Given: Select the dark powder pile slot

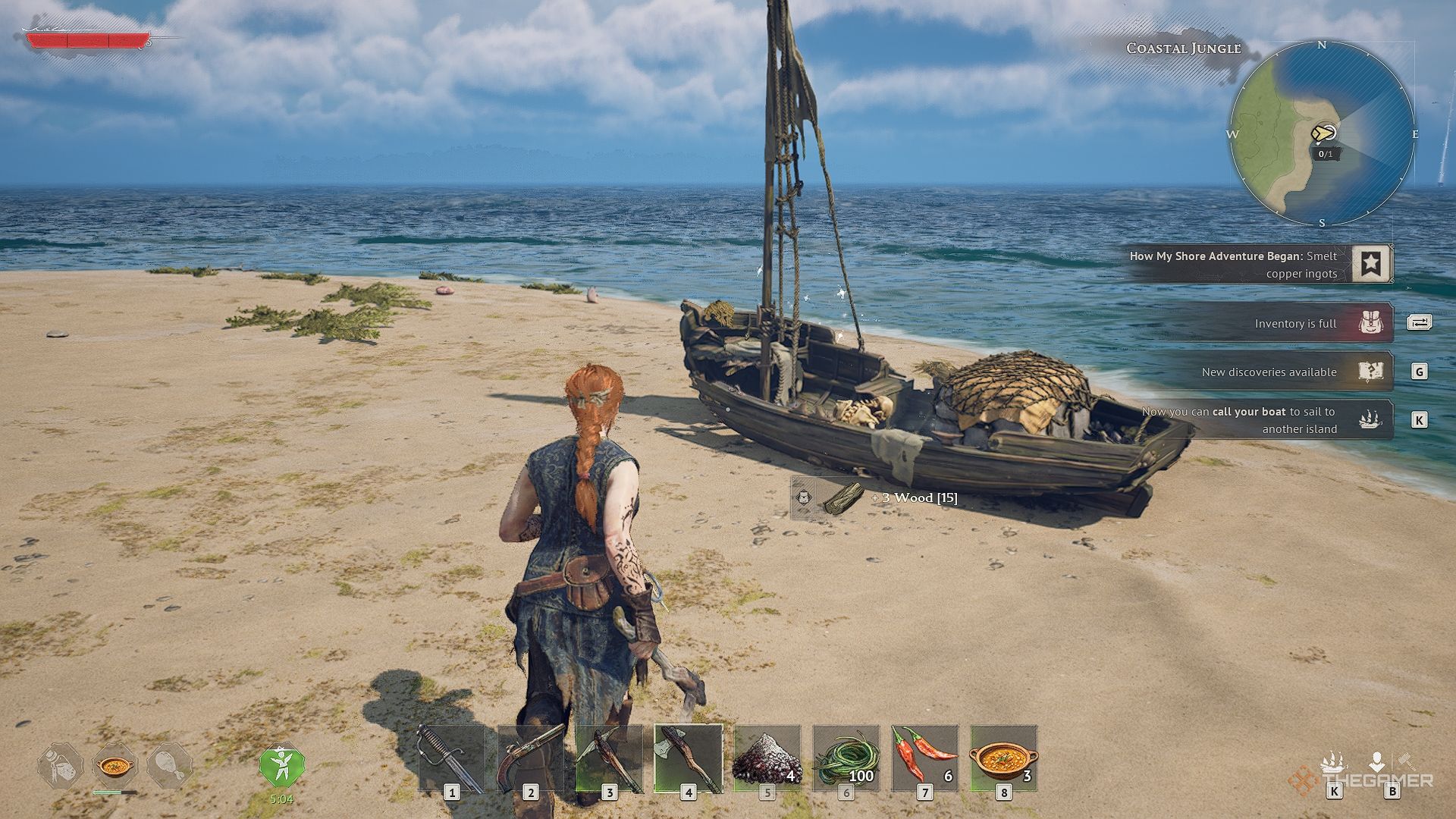Looking at the screenshot, I should pos(767,758).
